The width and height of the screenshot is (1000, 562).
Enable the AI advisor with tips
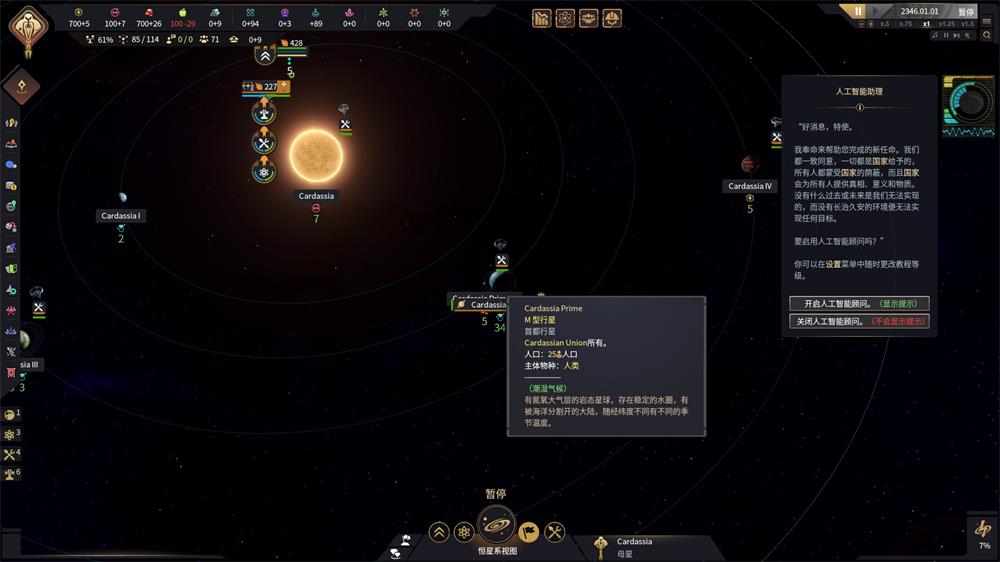click(859, 303)
